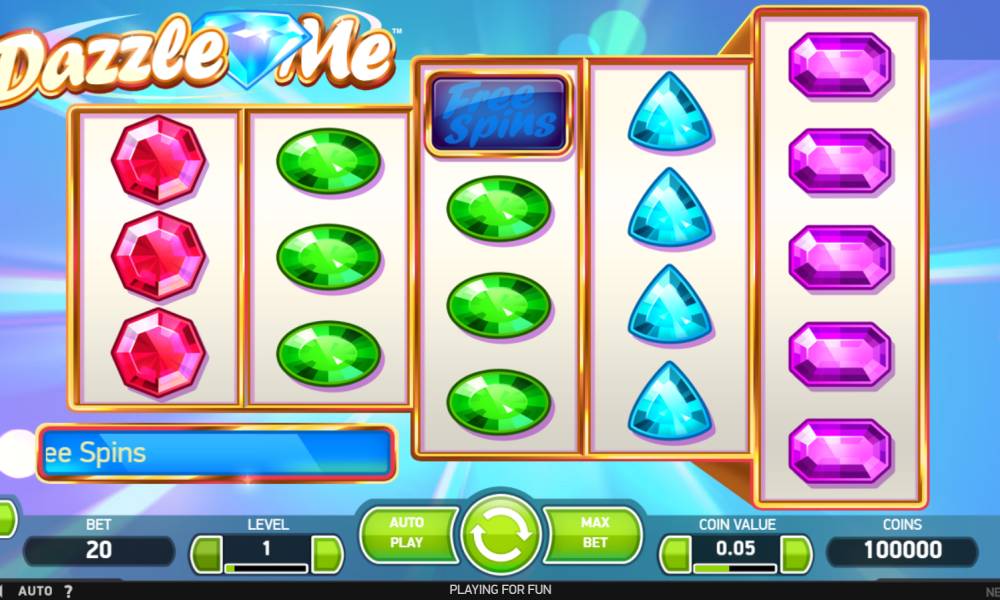The width and height of the screenshot is (1000, 600).
Task: Decrease the bet level
Action: click(x=207, y=553)
